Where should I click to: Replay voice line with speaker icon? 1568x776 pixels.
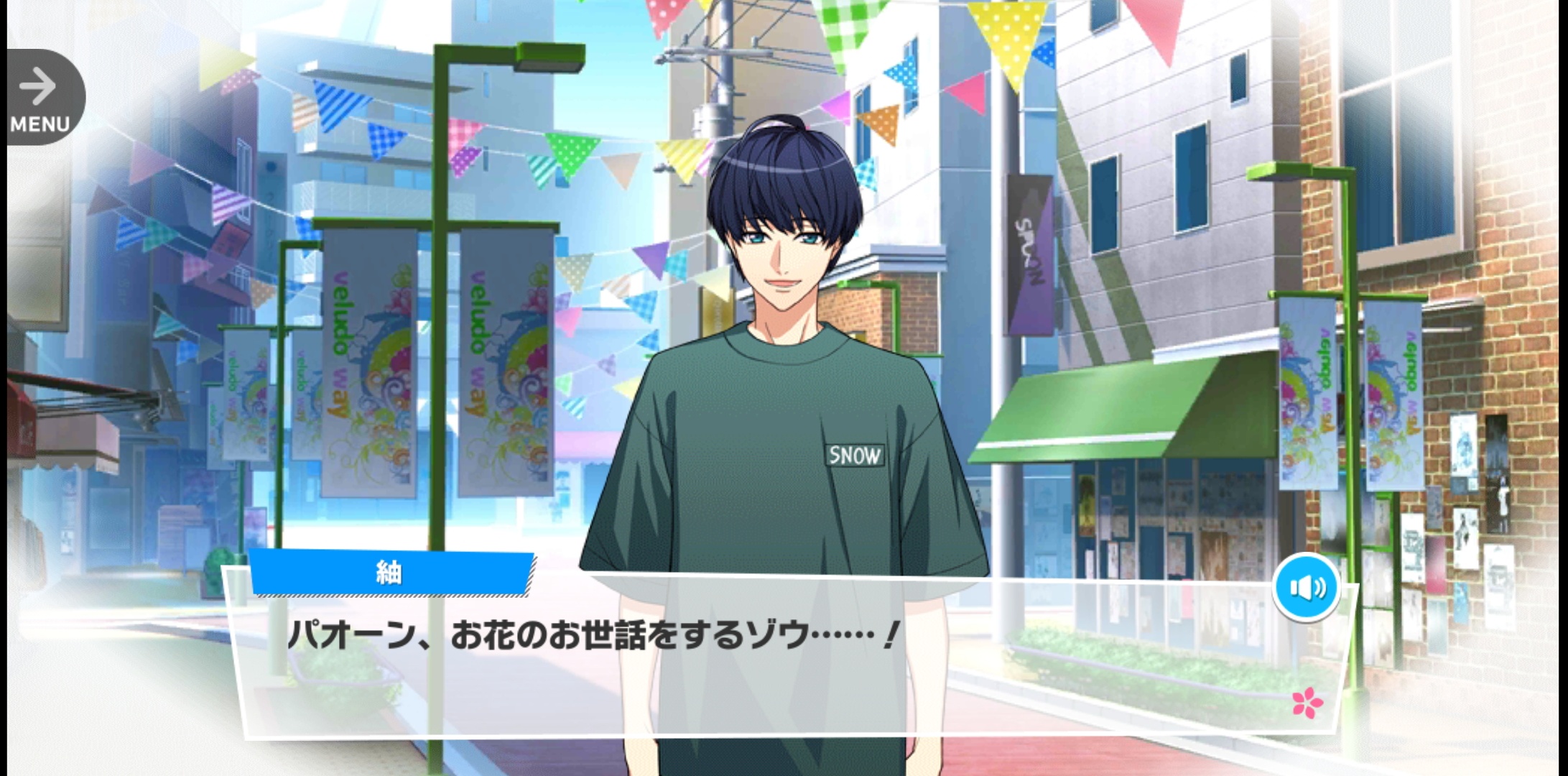[x=1307, y=588]
